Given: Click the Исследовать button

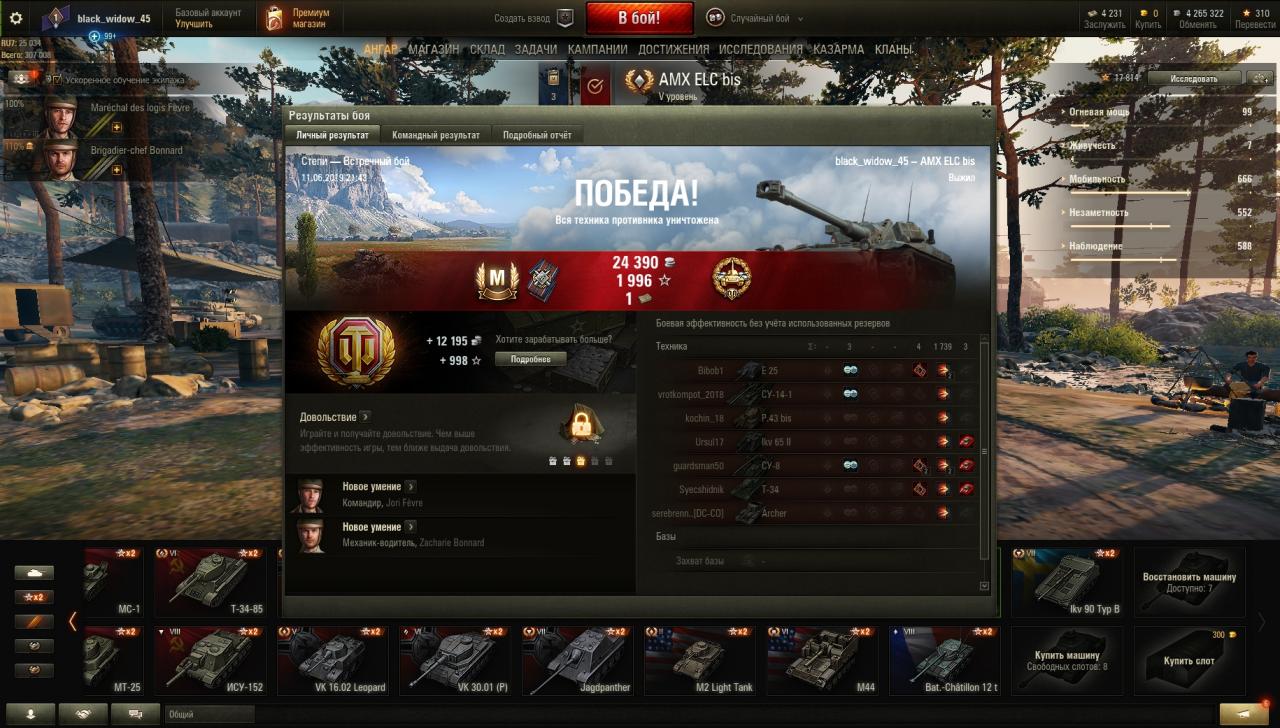Looking at the screenshot, I should point(1194,78).
